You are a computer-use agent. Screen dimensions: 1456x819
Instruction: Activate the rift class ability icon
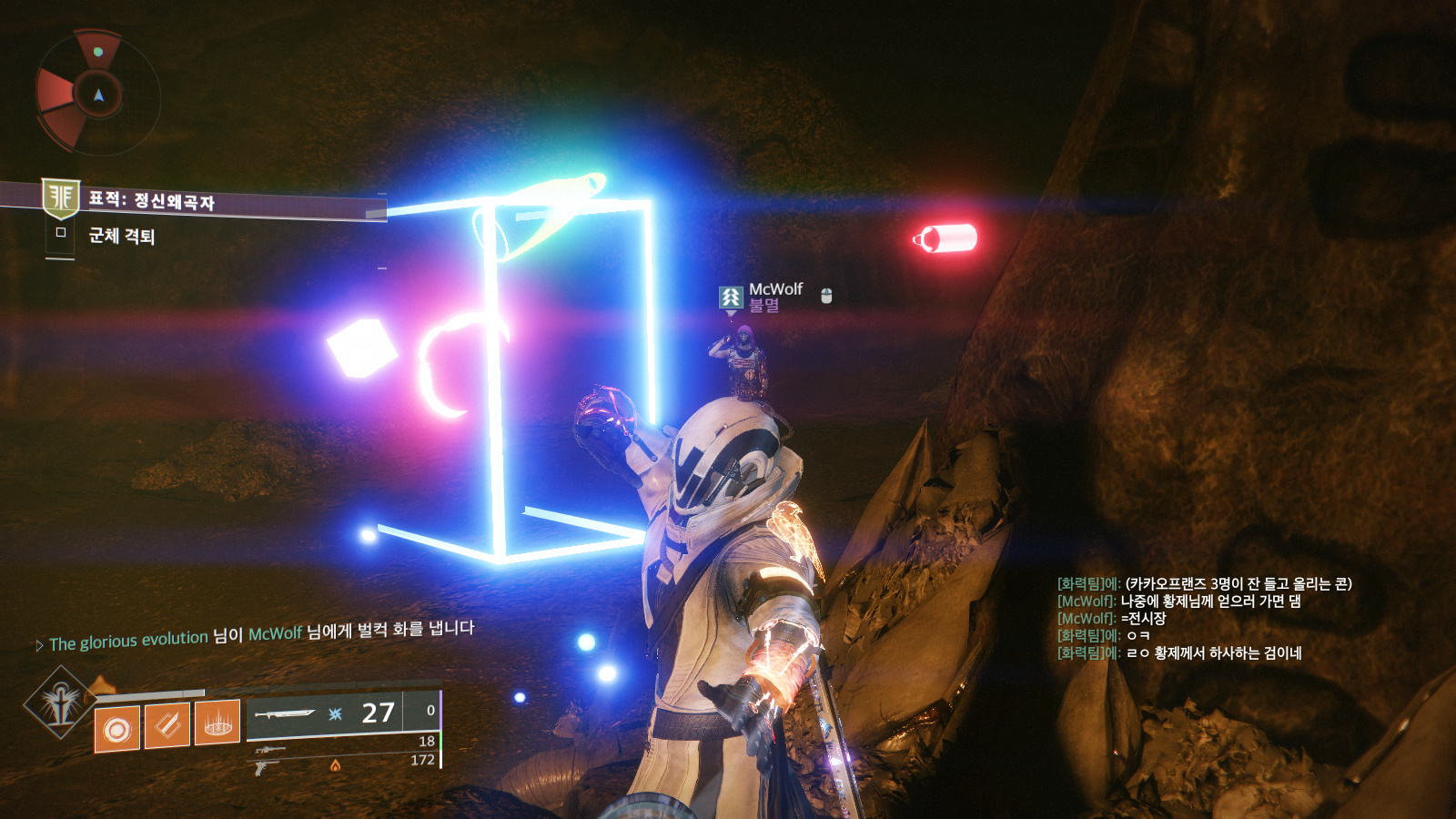coord(217,723)
